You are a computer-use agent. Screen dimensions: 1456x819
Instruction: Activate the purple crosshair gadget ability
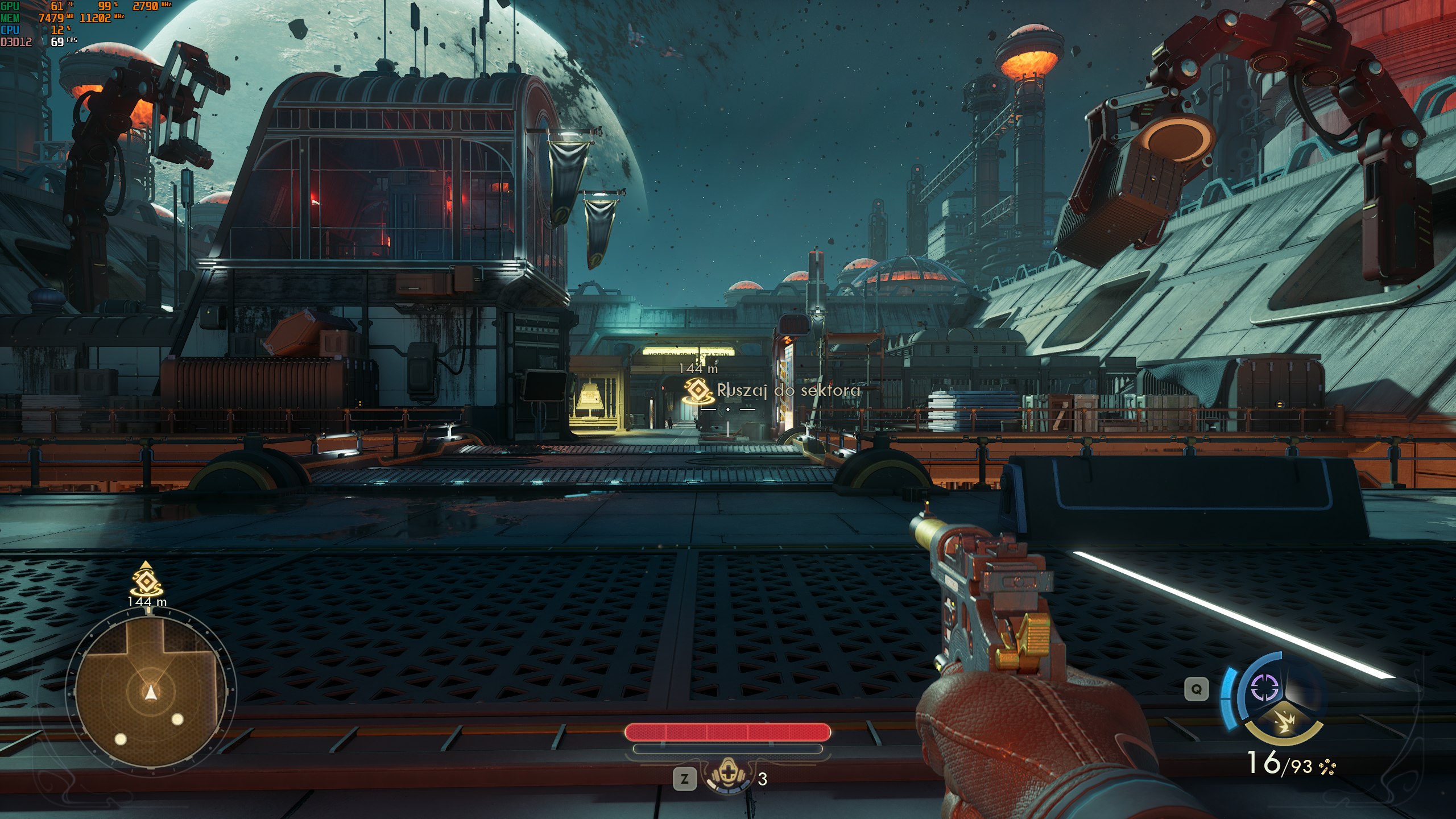click(x=1265, y=689)
